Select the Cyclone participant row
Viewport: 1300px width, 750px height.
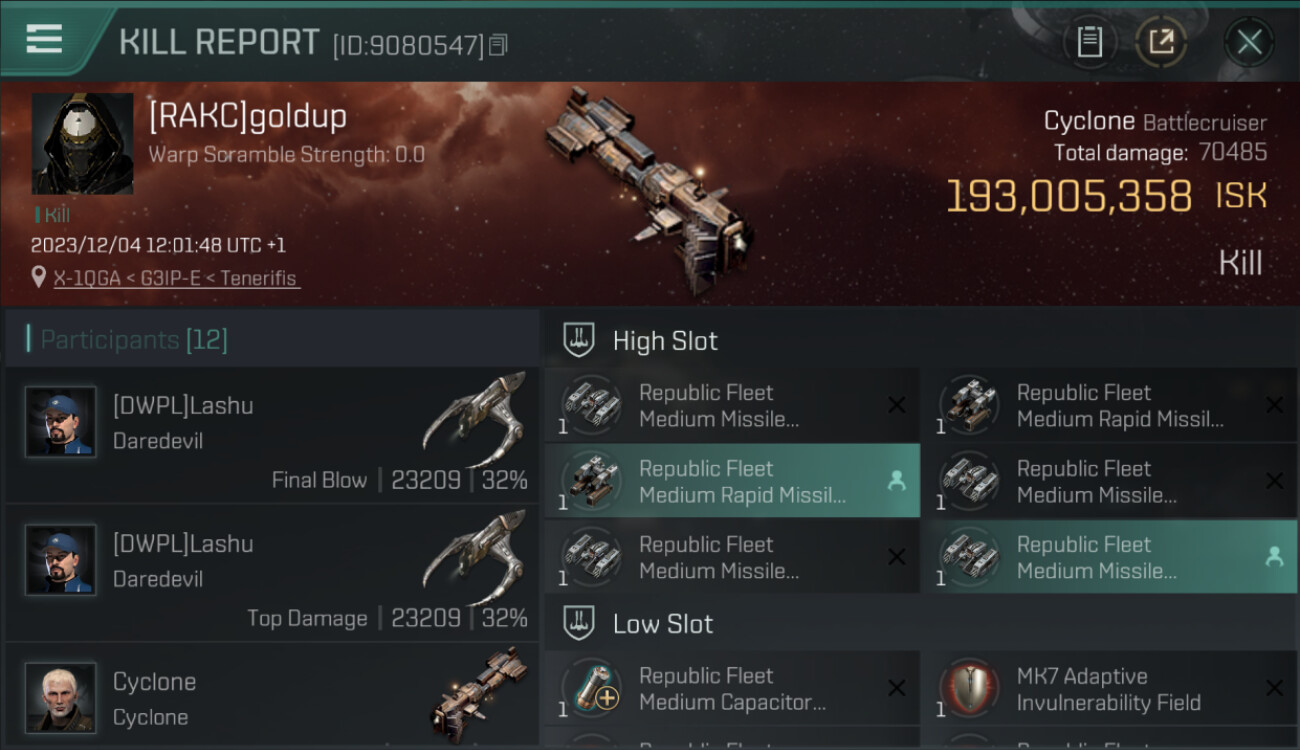coord(272,697)
